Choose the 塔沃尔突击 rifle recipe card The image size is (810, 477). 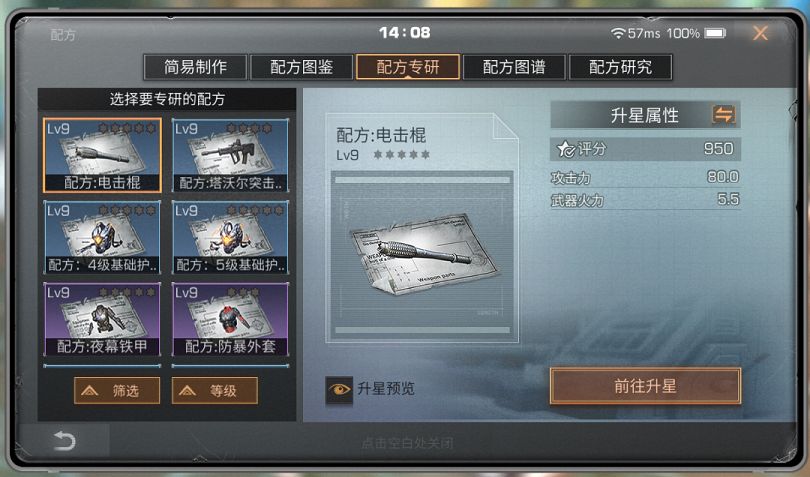tap(230, 155)
